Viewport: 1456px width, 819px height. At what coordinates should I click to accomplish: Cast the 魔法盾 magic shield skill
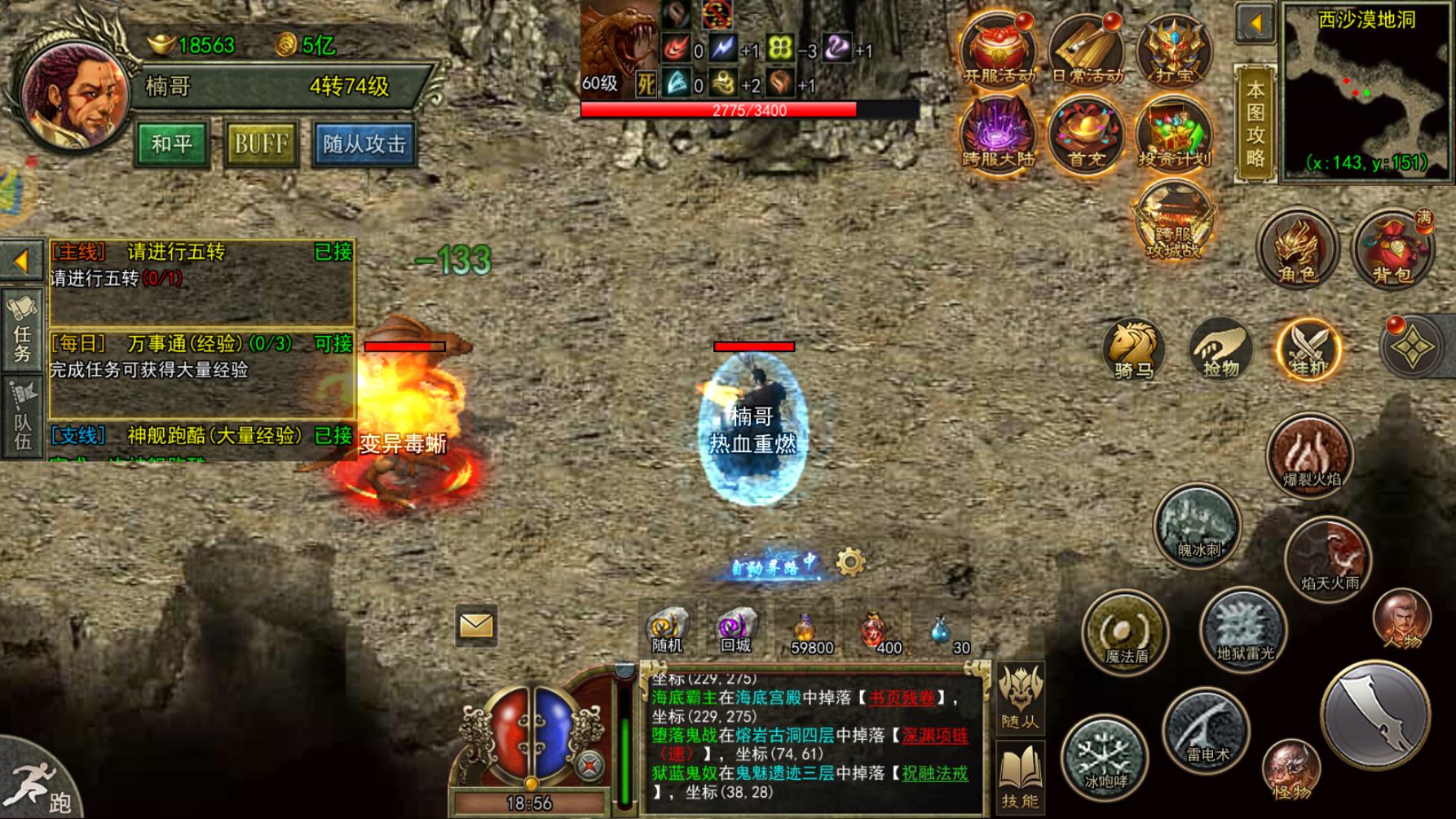[x=1126, y=632]
